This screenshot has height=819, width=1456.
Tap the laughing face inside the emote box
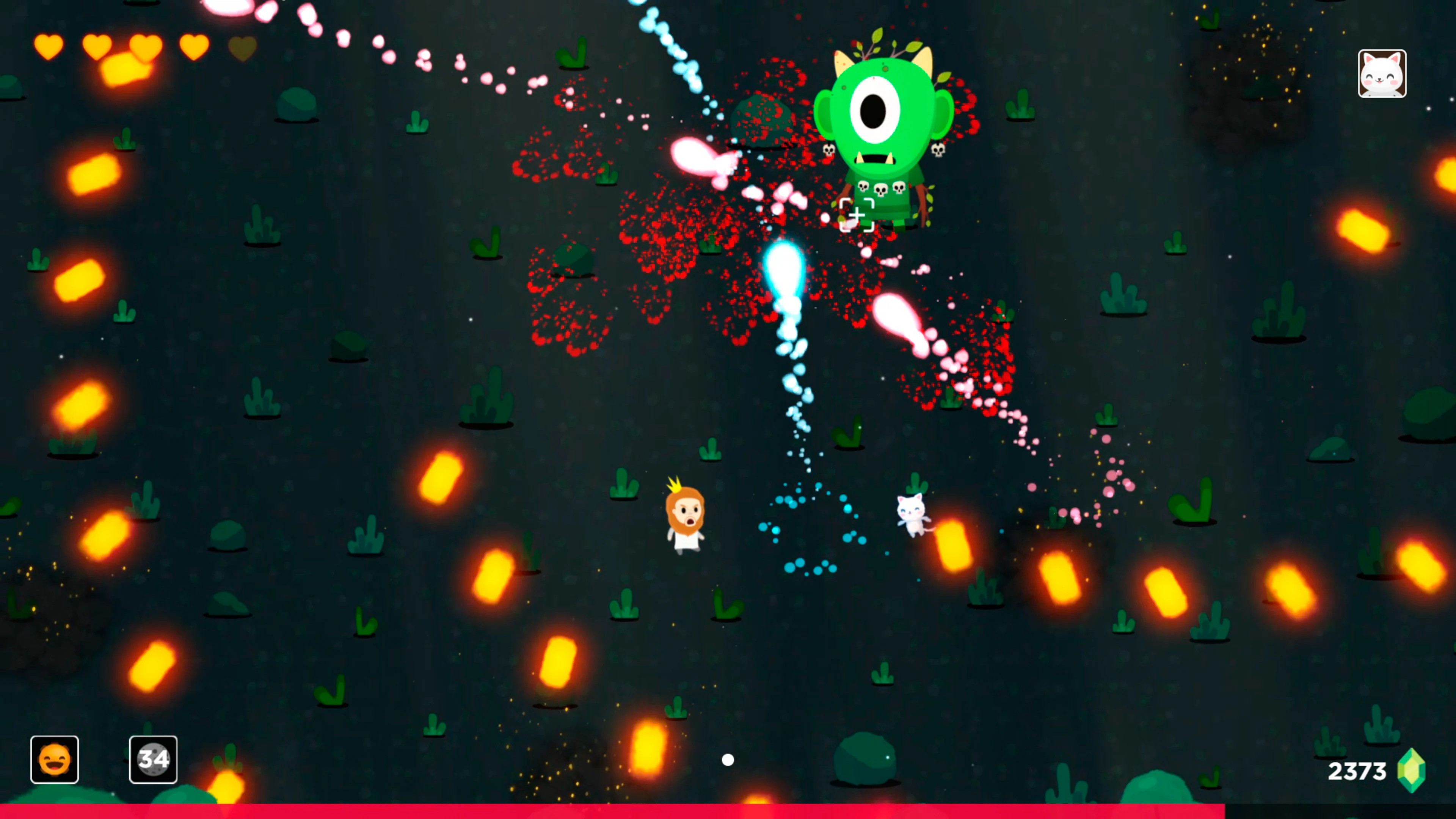(x=54, y=759)
